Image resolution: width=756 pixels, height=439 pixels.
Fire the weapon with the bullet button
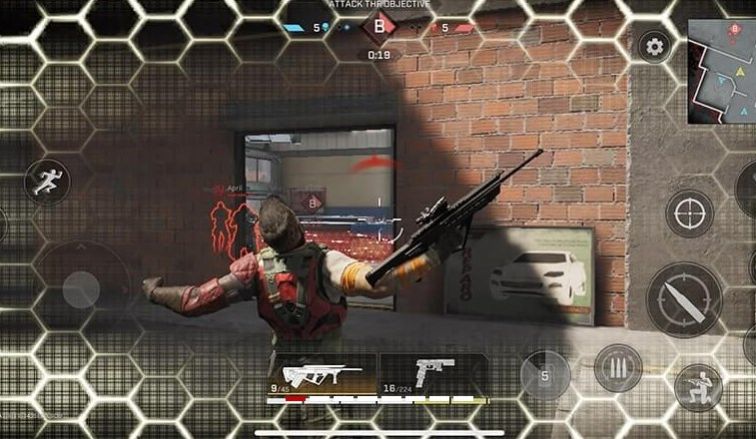[683, 300]
